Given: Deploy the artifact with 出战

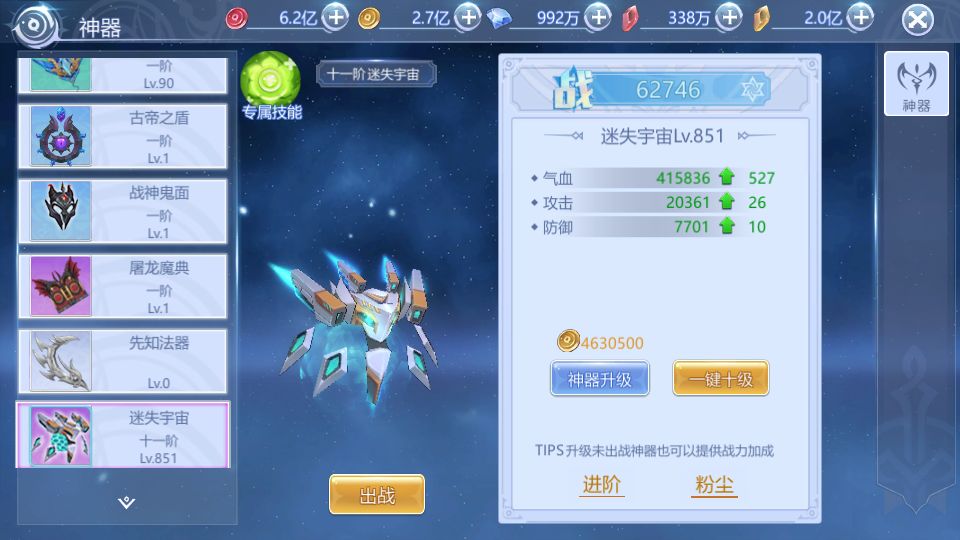Looking at the screenshot, I should pos(377,494).
